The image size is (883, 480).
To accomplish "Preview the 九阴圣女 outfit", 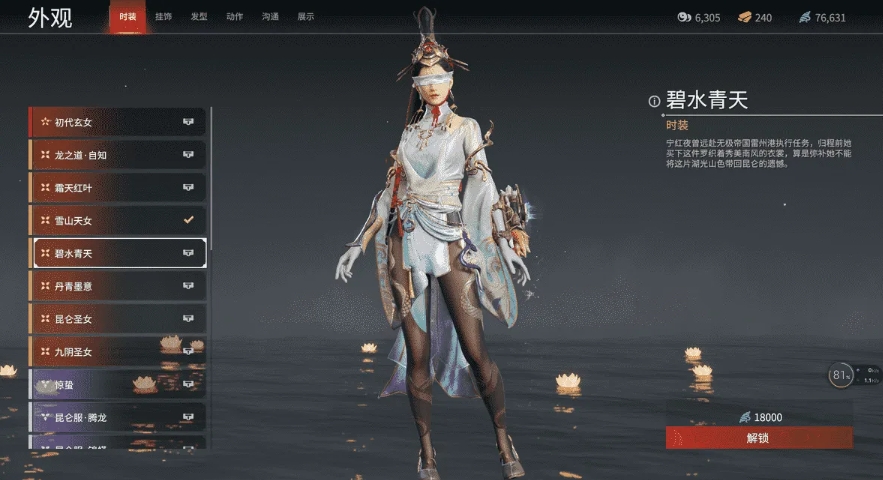I will [x=118, y=352].
